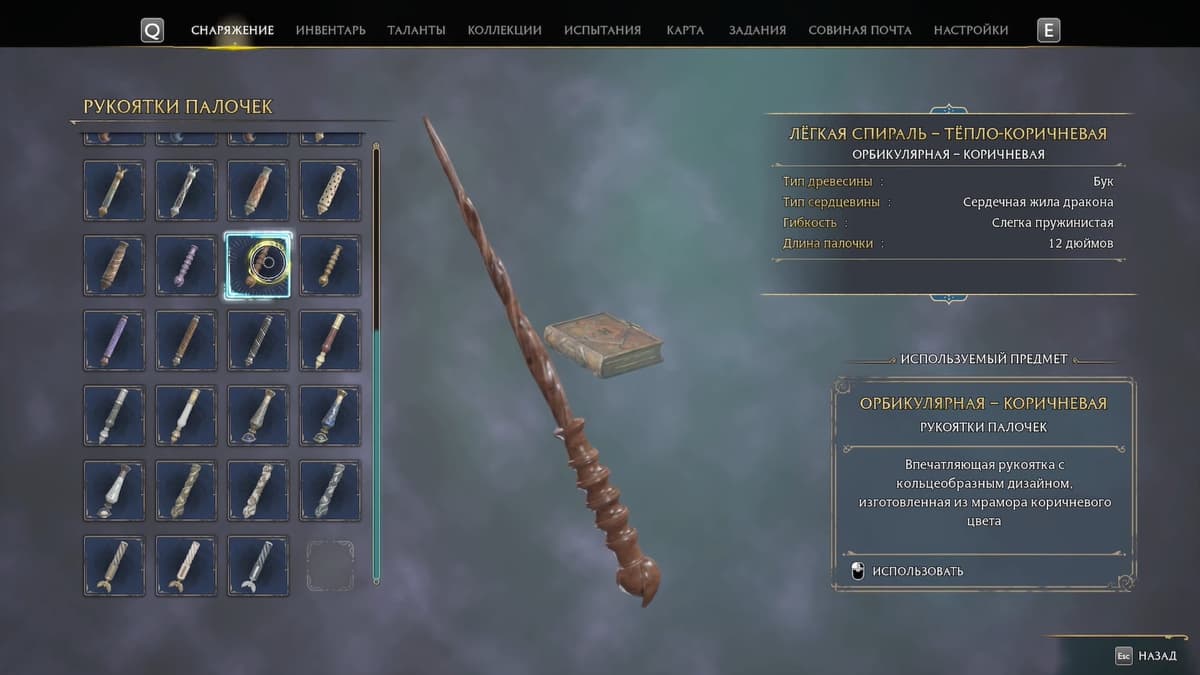The image size is (1200, 675).
Task: Go to the Коллекции tab
Action: (x=504, y=30)
